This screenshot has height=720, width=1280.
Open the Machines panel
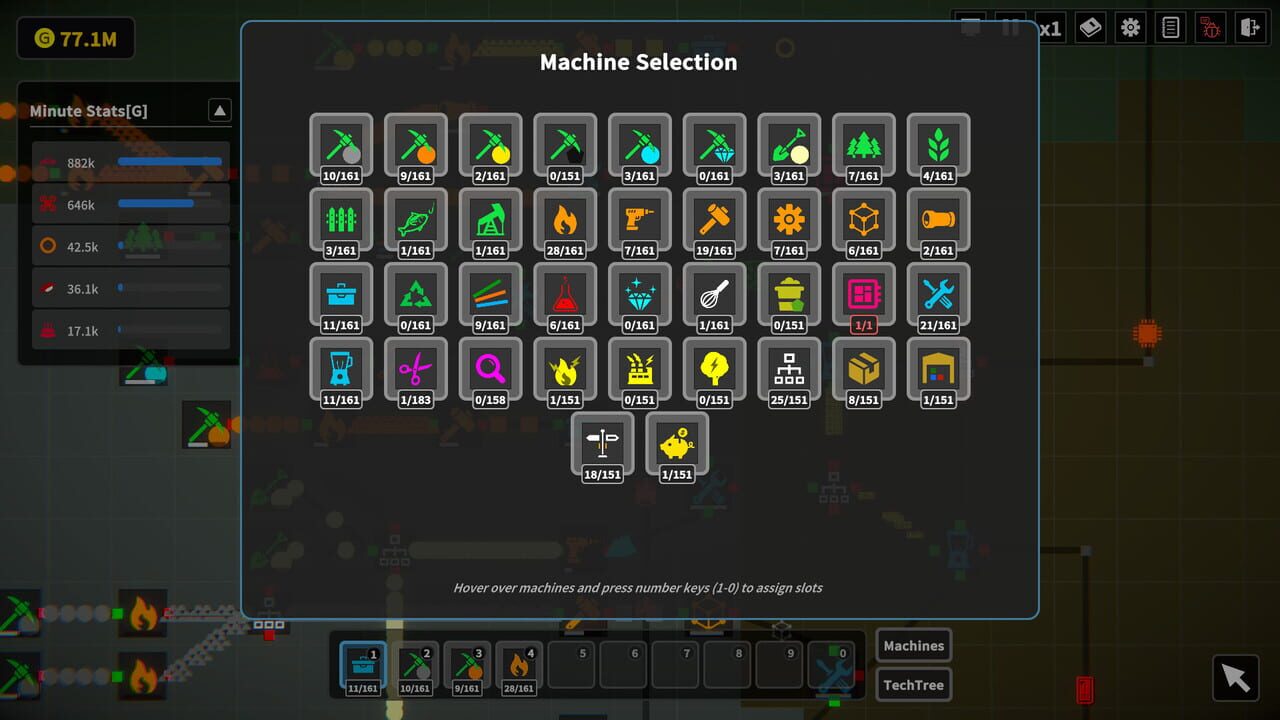coord(913,645)
